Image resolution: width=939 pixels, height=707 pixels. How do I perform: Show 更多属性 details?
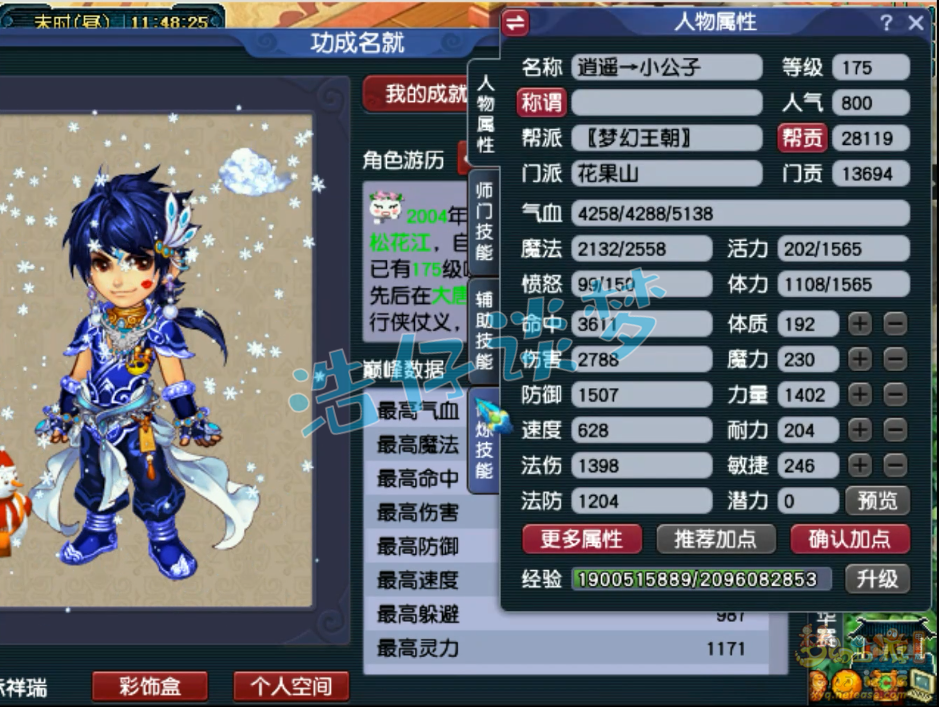click(581, 539)
